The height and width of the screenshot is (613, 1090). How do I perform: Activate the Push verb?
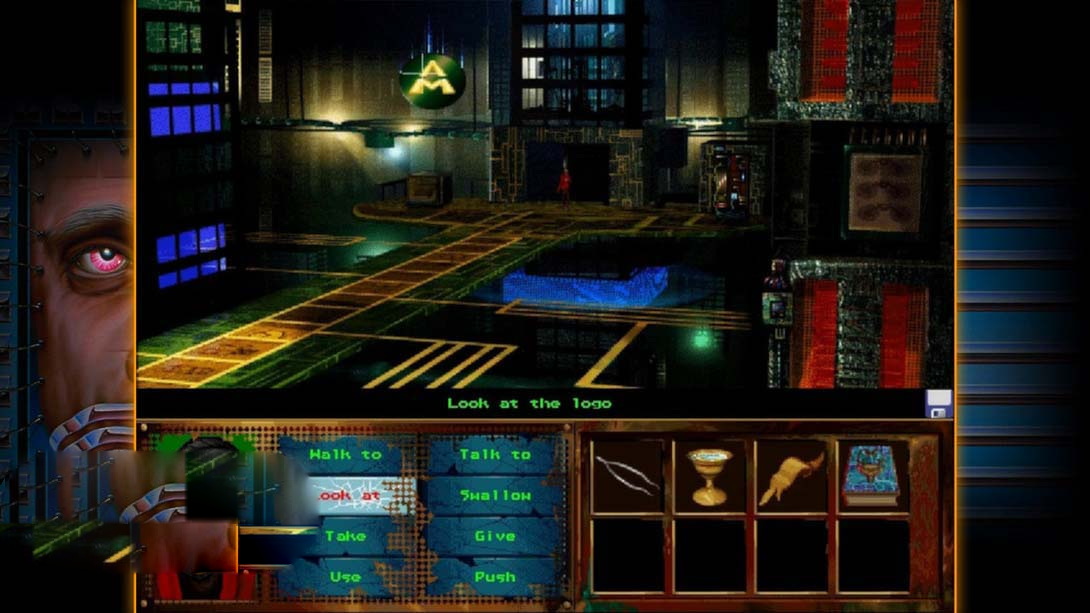click(494, 577)
